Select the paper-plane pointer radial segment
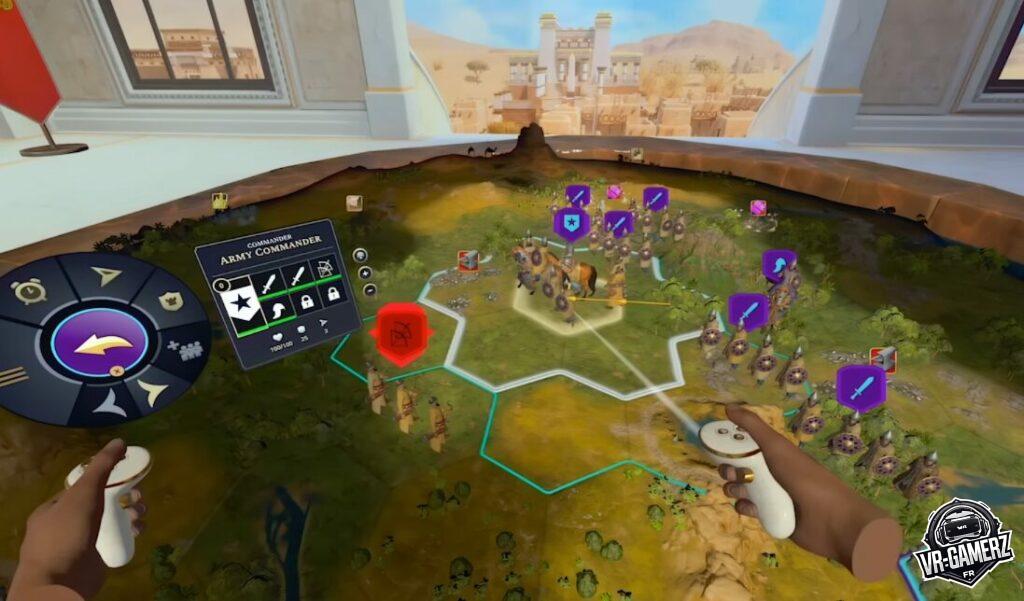The height and width of the screenshot is (601, 1024). (x=105, y=276)
